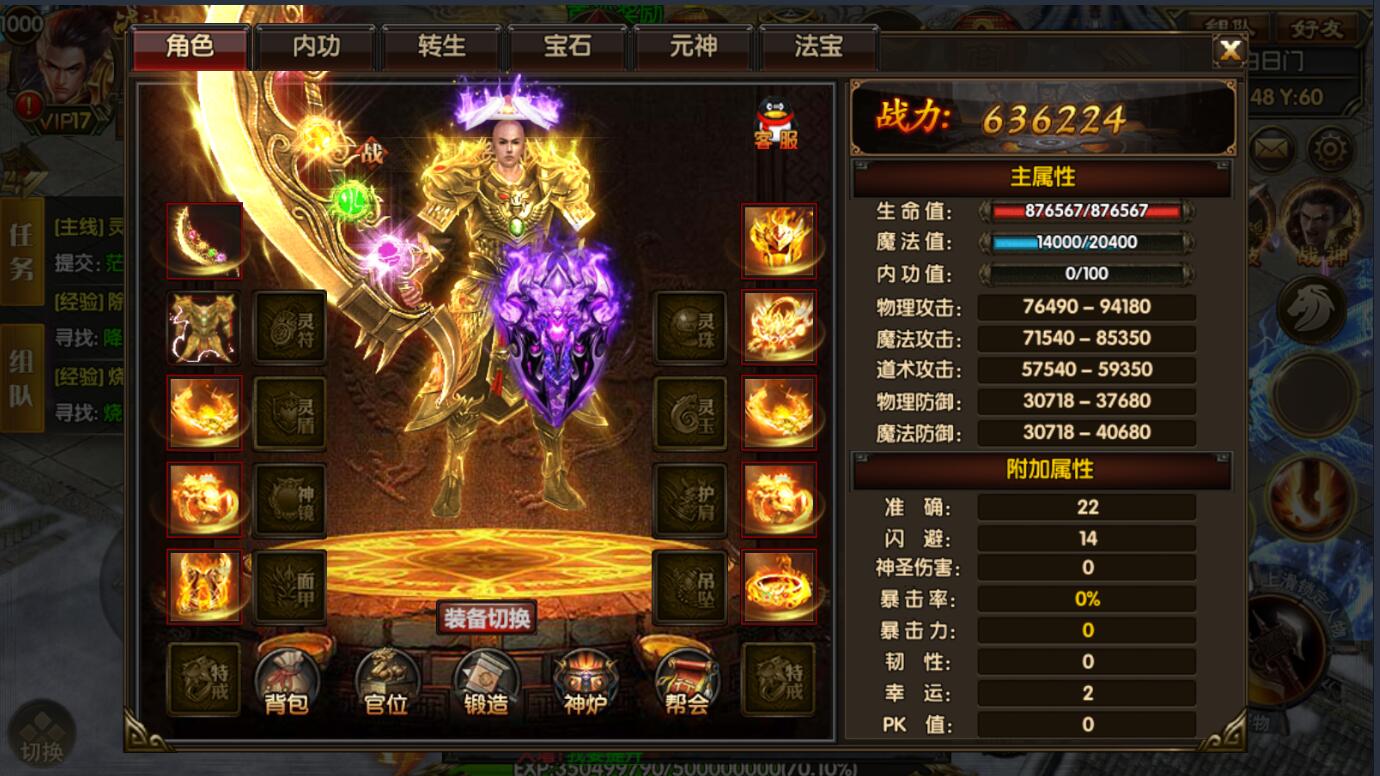This screenshot has width=1380, height=776.
Task: Open the 任务 quest side tab
Action: pyautogui.click(x=21, y=251)
